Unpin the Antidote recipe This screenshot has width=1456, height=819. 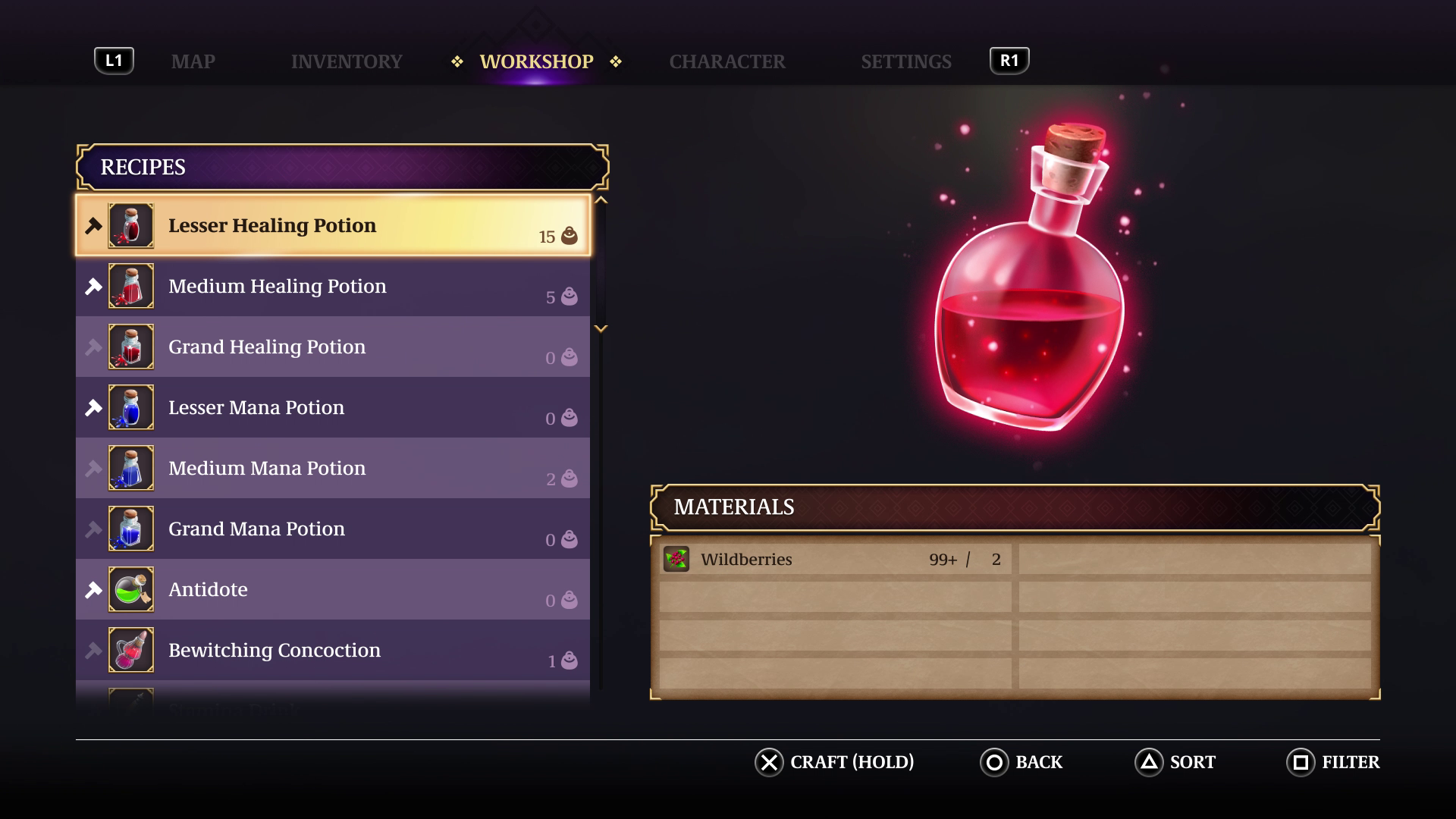coord(93,590)
